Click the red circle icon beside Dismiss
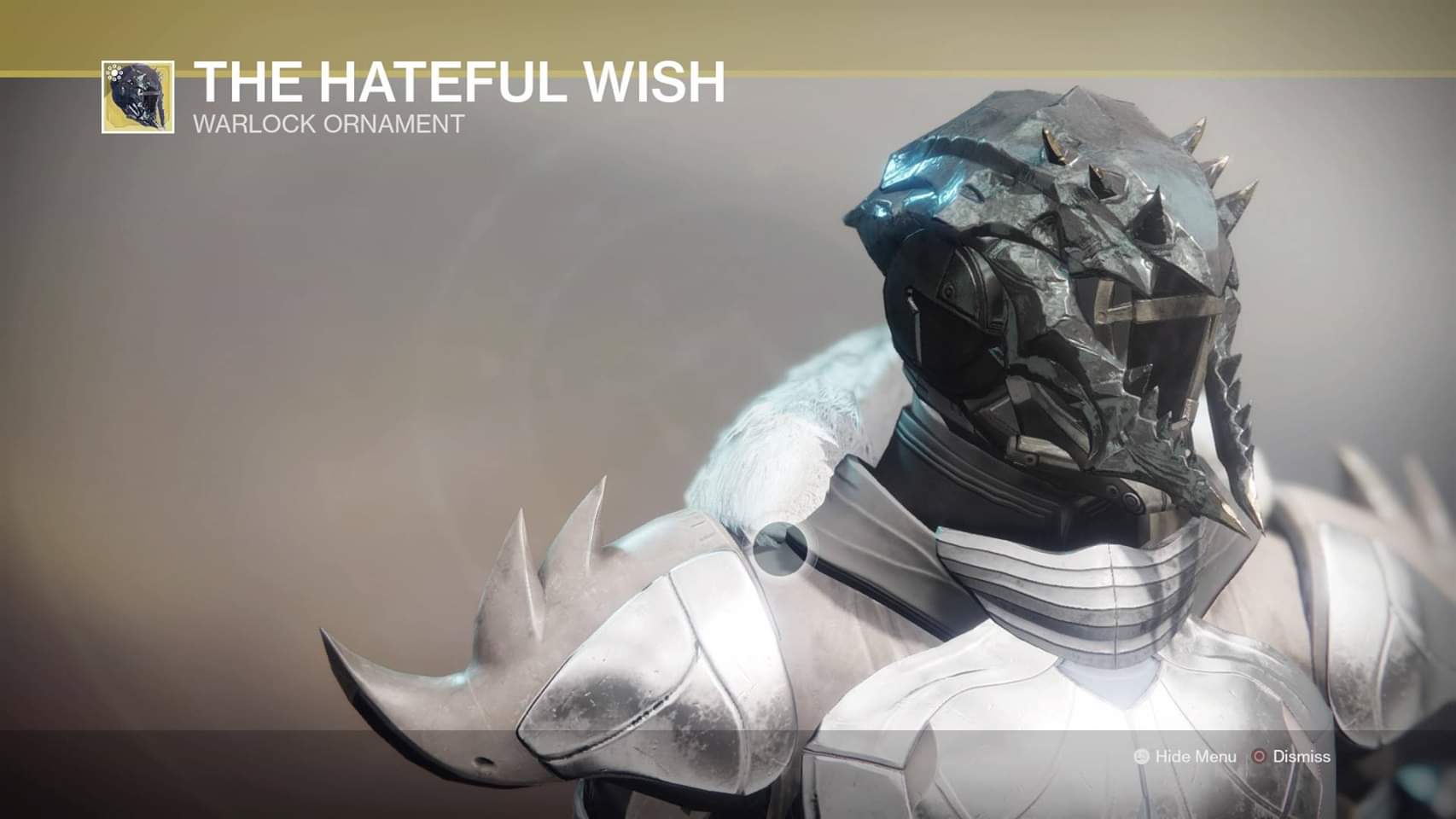 [1260, 756]
